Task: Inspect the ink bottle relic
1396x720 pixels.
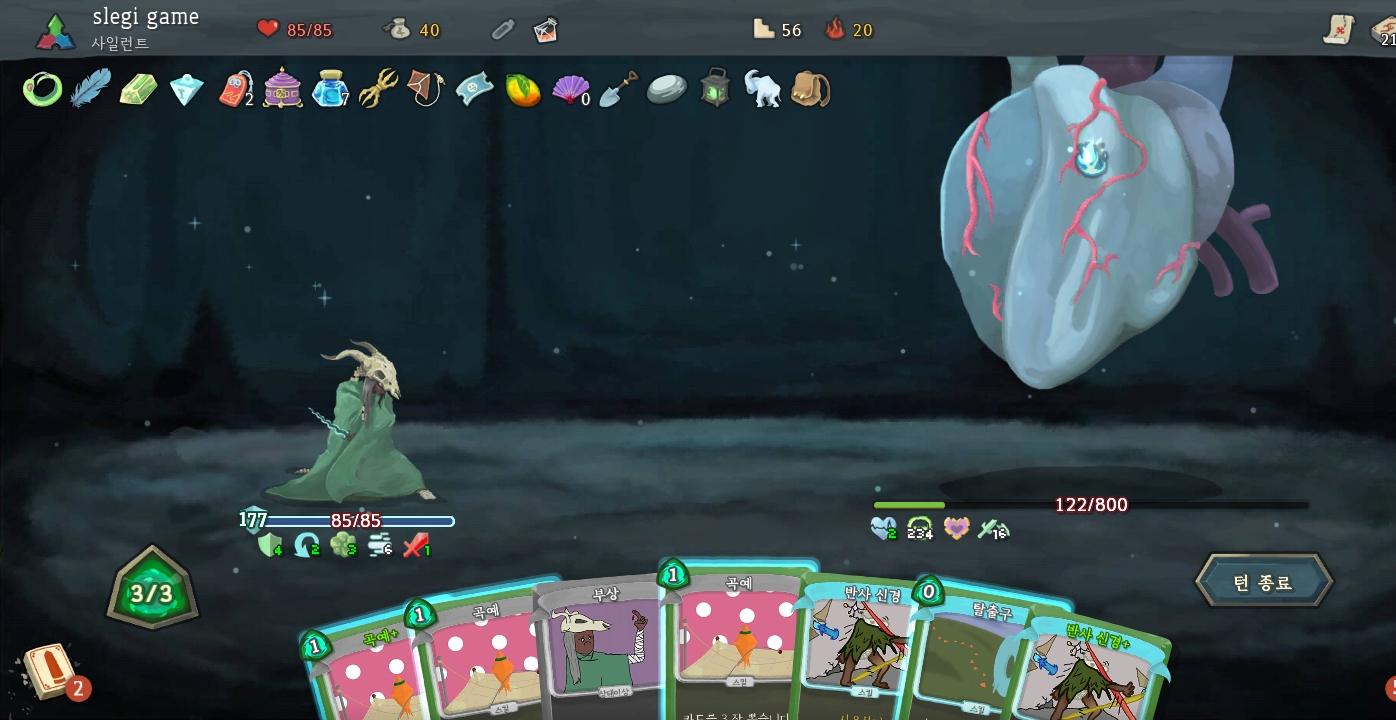Action: 328,90
